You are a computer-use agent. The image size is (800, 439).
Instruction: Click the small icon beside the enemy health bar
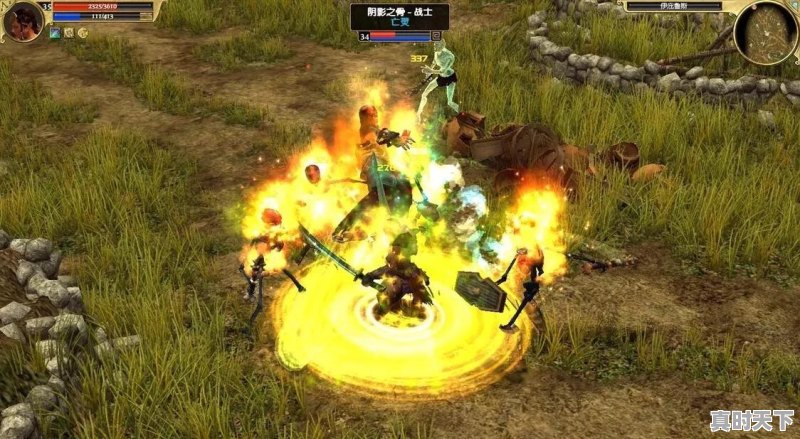pos(436,36)
